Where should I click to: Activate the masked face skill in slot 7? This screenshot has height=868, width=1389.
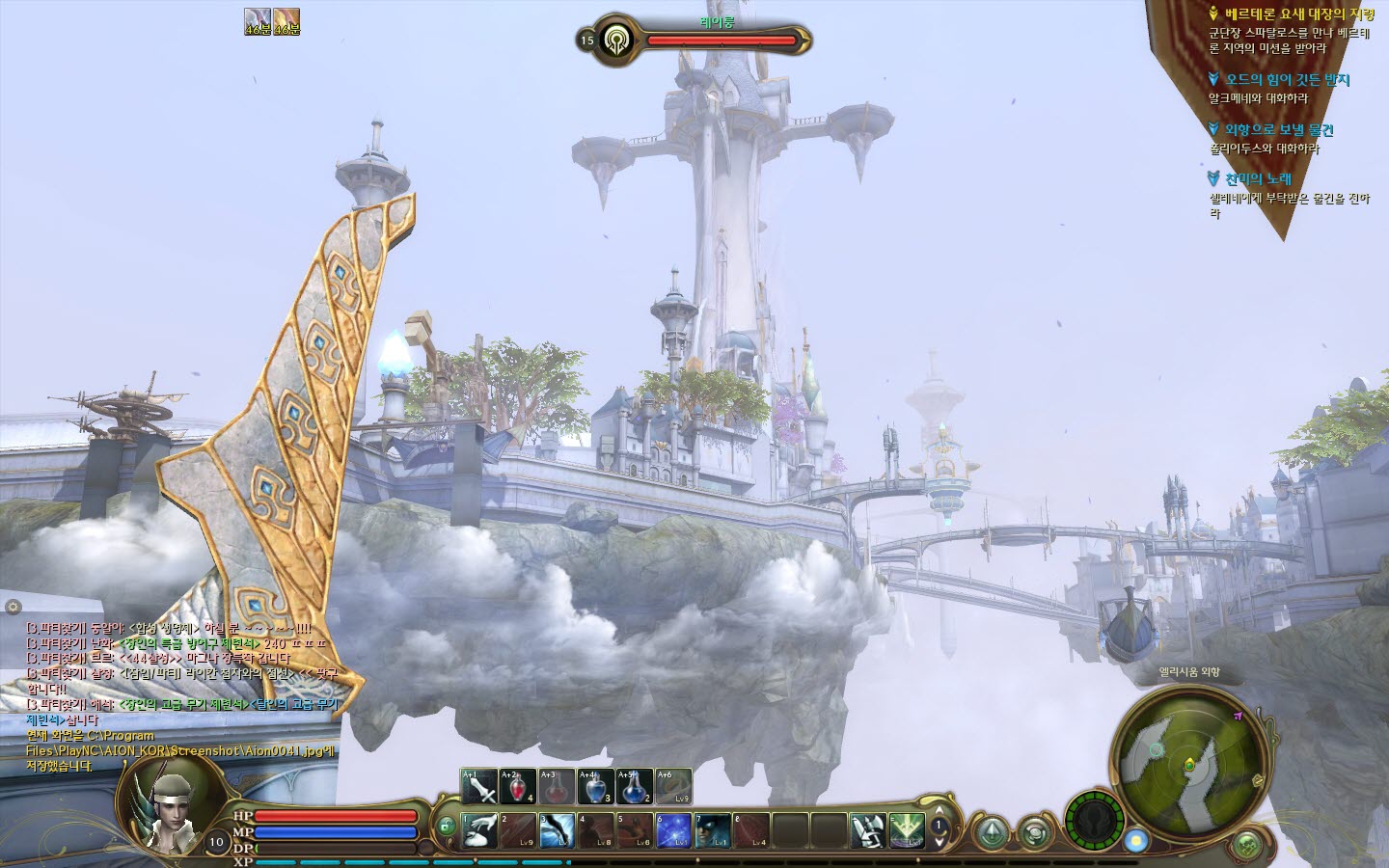pyautogui.click(x=712, y=830)
